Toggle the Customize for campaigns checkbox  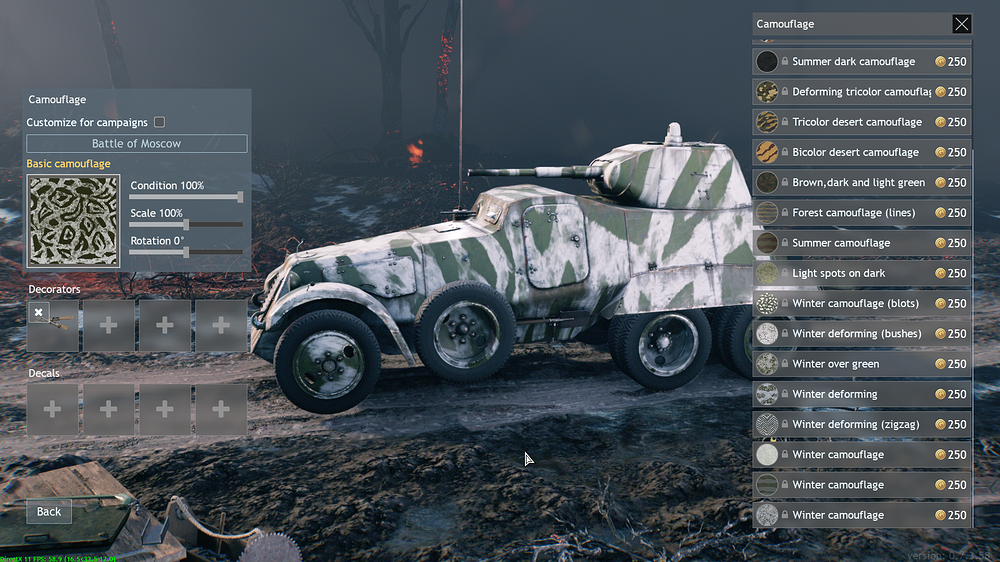pyautogui.click(x=159, y=122)
